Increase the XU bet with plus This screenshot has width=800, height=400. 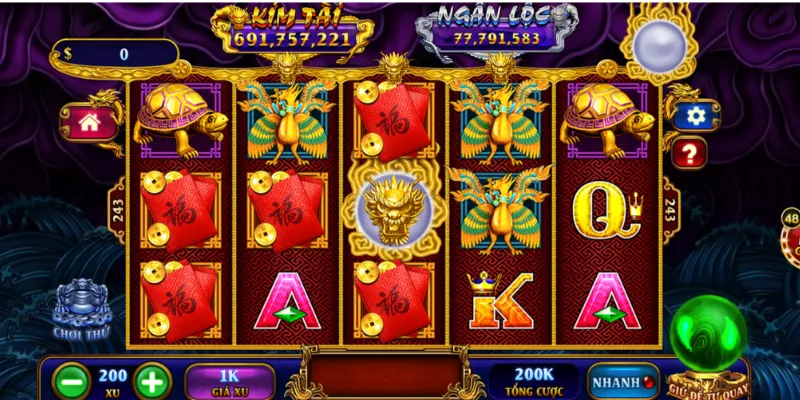tap(152, 381)
